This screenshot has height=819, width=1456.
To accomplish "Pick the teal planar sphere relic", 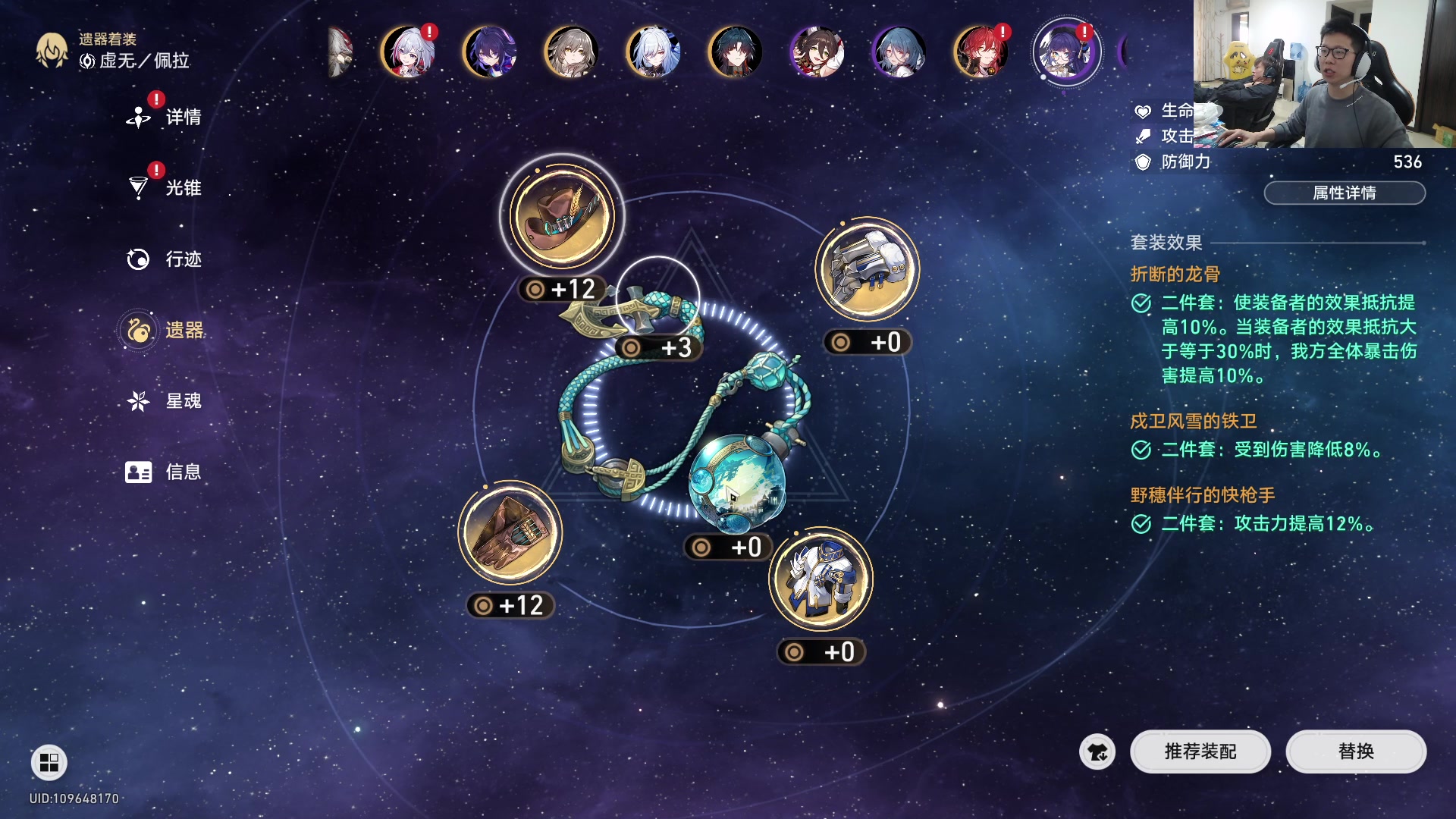I will pyautogui.click(x=736, y=482).
